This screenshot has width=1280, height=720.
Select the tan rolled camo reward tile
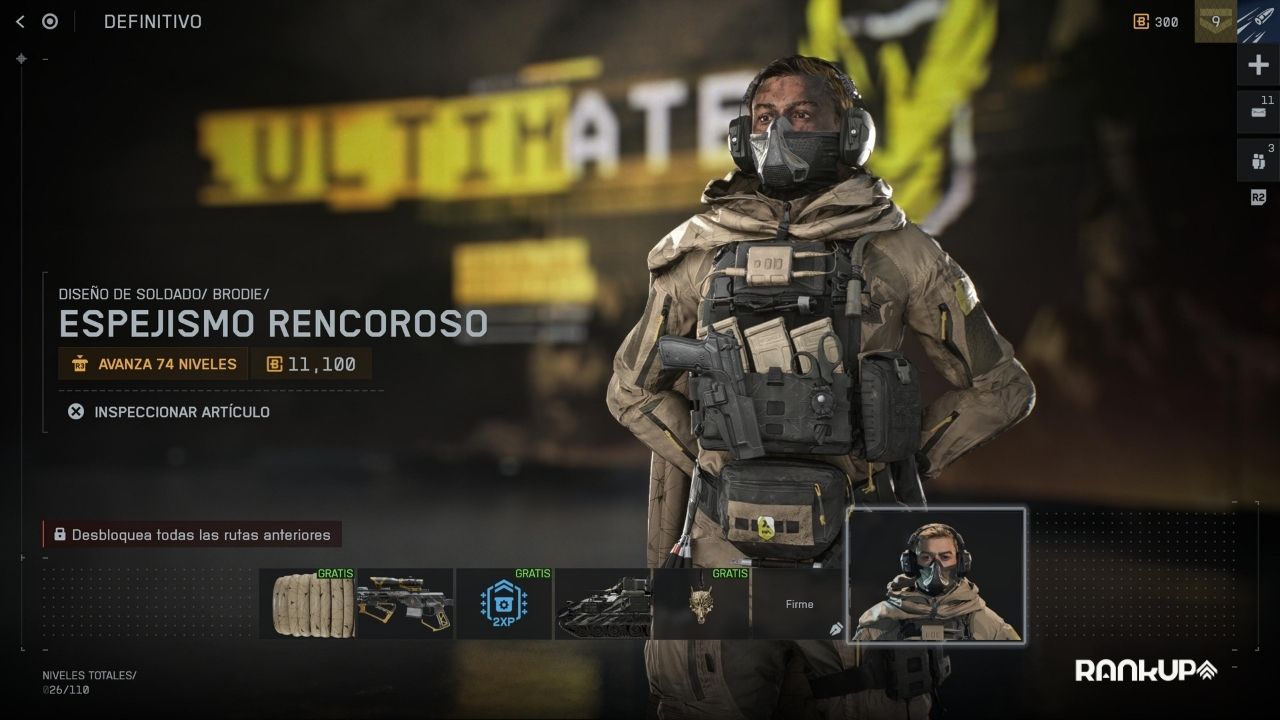tap(306, 604)
